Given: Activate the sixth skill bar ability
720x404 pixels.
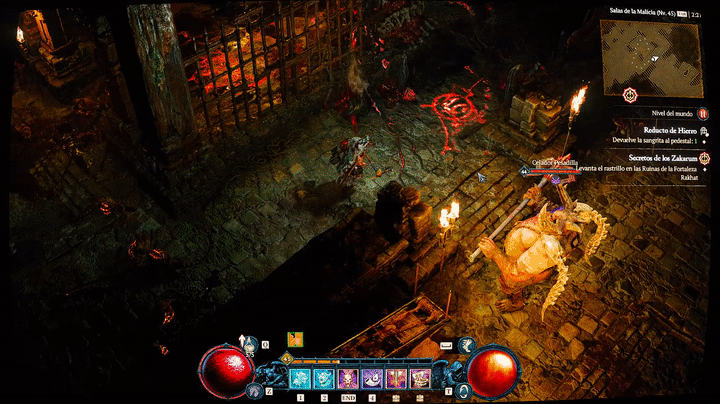Looking at the screenshot, I should 420,378.
